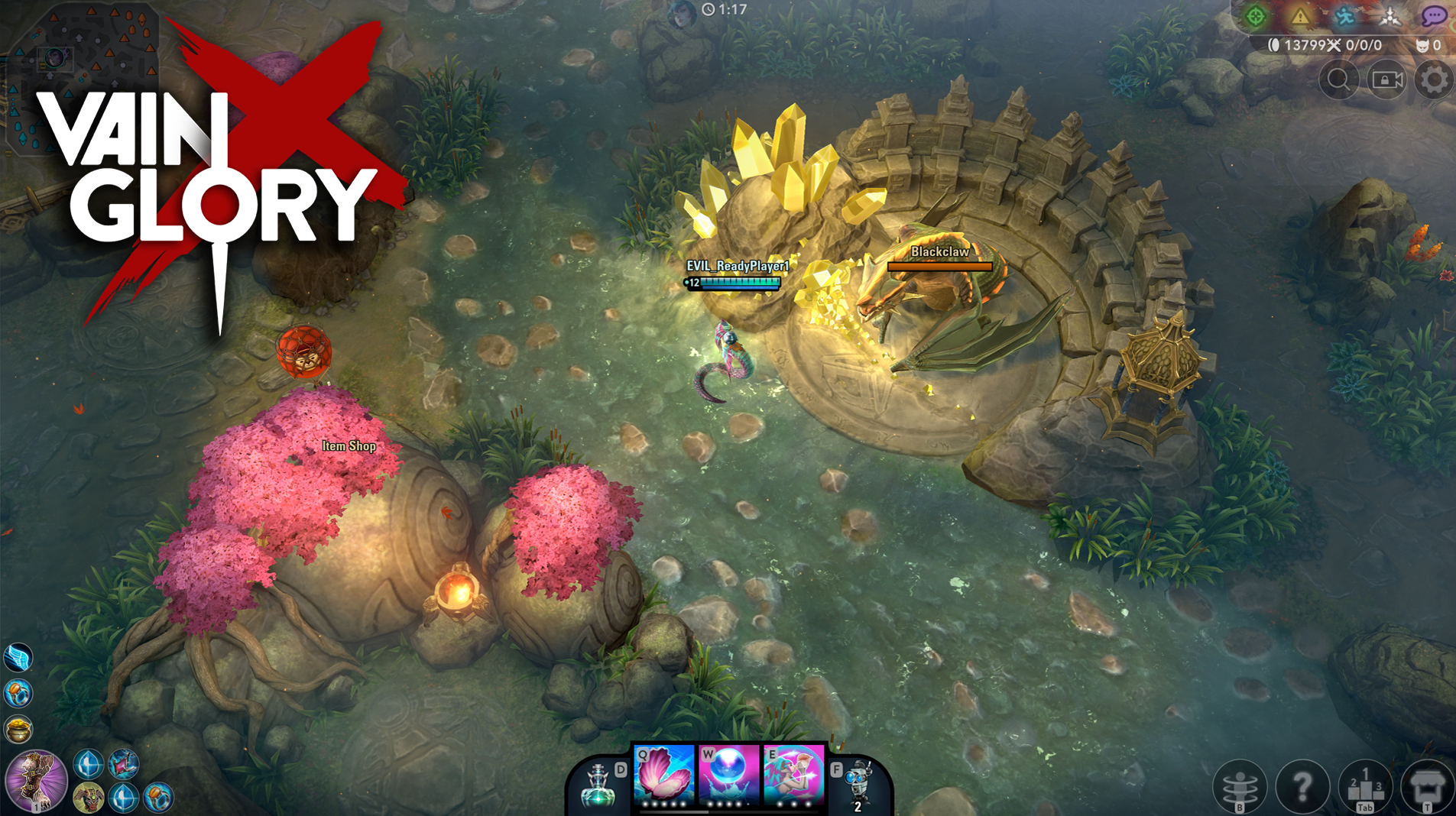Screen dimensions: 1456x816
Task: Open the shop via the market stall icon
Action: pos(1428,783)
